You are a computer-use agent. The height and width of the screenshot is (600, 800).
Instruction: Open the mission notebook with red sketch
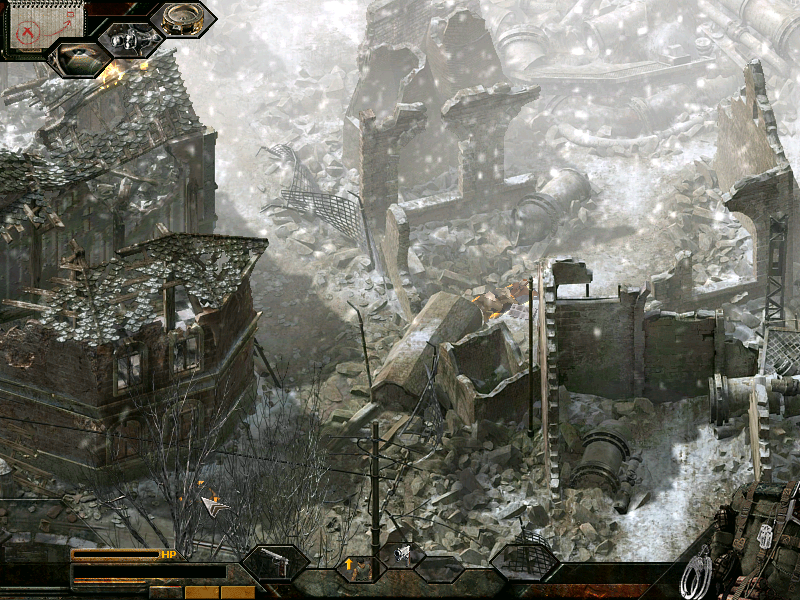[33, 26]
